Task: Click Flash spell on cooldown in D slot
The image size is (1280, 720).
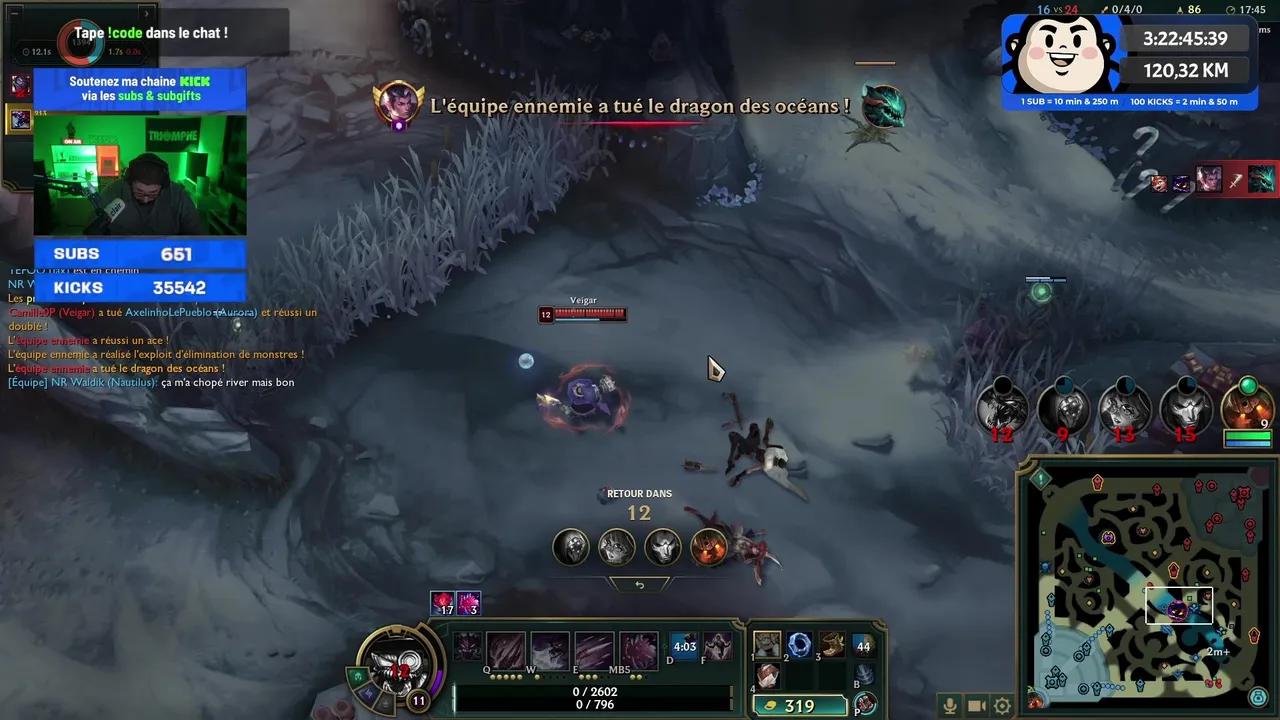Action: click(683, 646)
